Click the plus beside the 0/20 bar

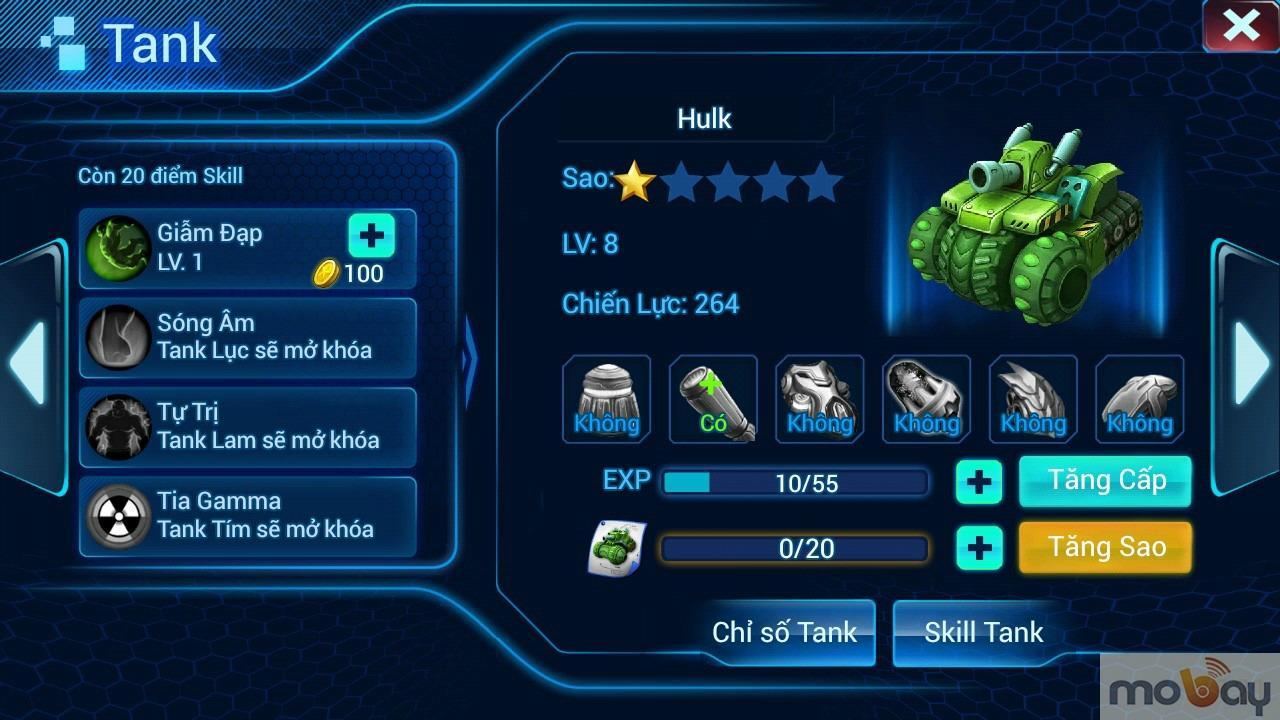979,548
